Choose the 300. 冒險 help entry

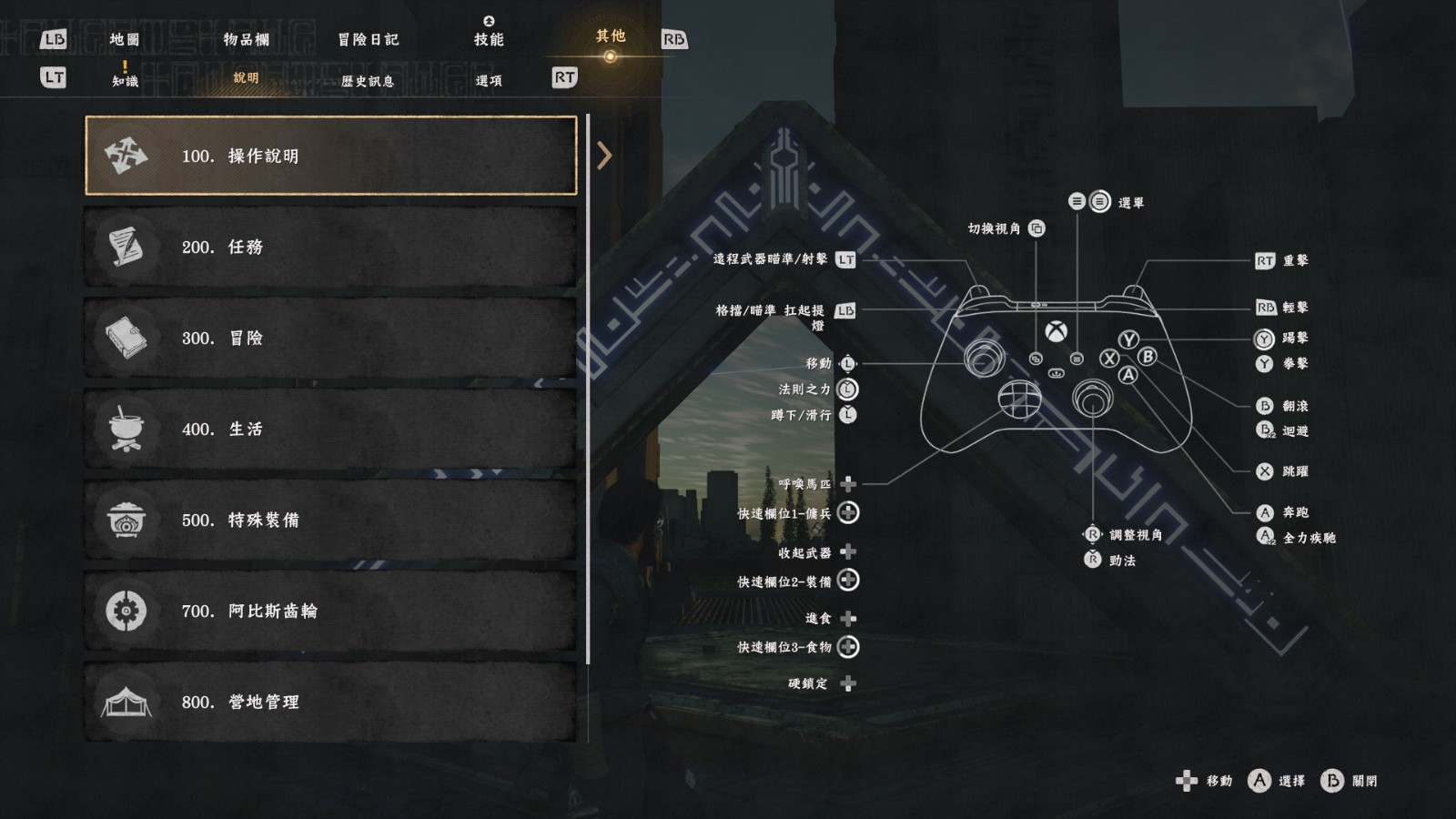pos(331,338)
